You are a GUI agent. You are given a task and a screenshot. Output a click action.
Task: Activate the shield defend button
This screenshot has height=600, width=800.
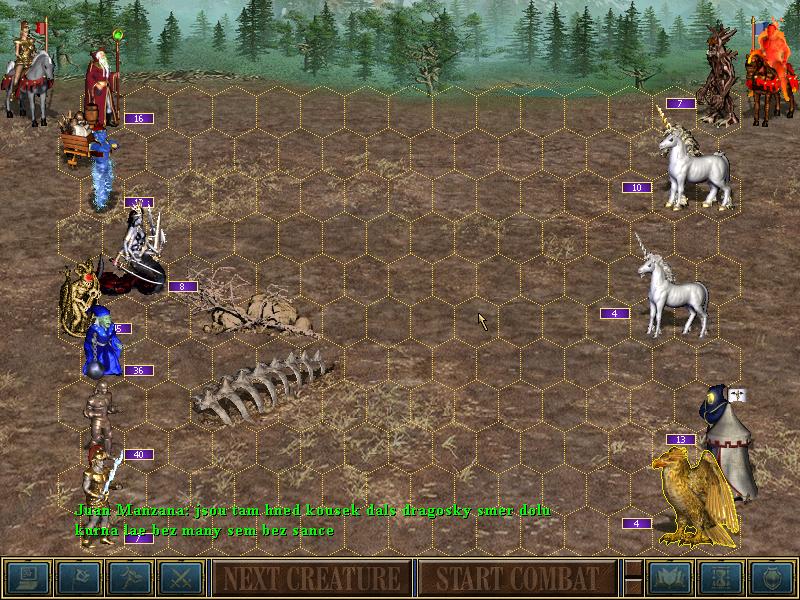(771, 578)
